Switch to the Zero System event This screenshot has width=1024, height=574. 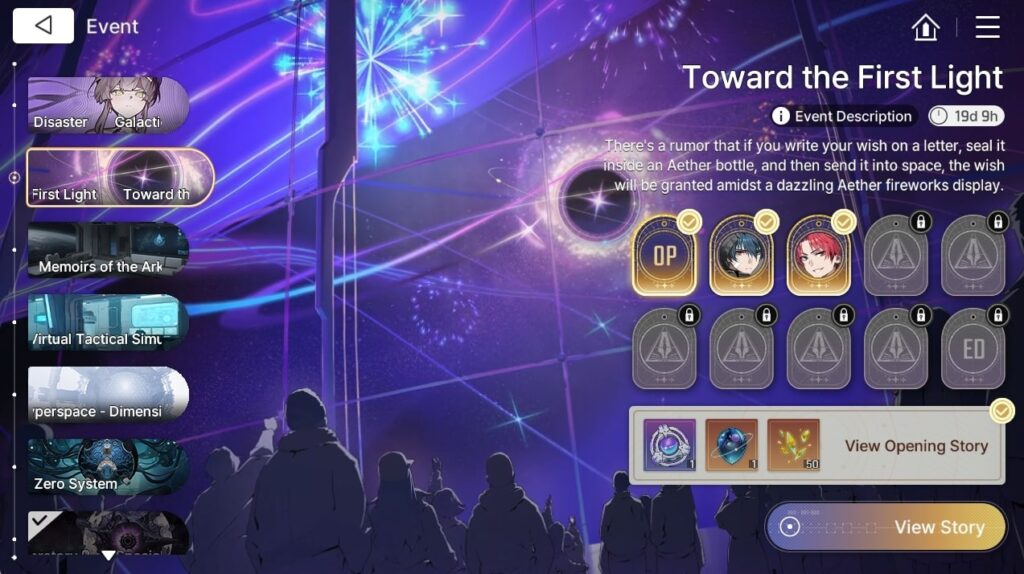coord(108,467)
